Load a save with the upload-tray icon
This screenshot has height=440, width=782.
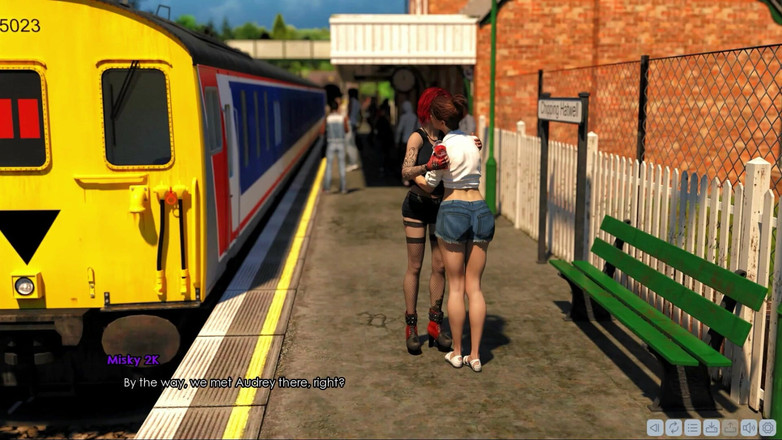730,428
